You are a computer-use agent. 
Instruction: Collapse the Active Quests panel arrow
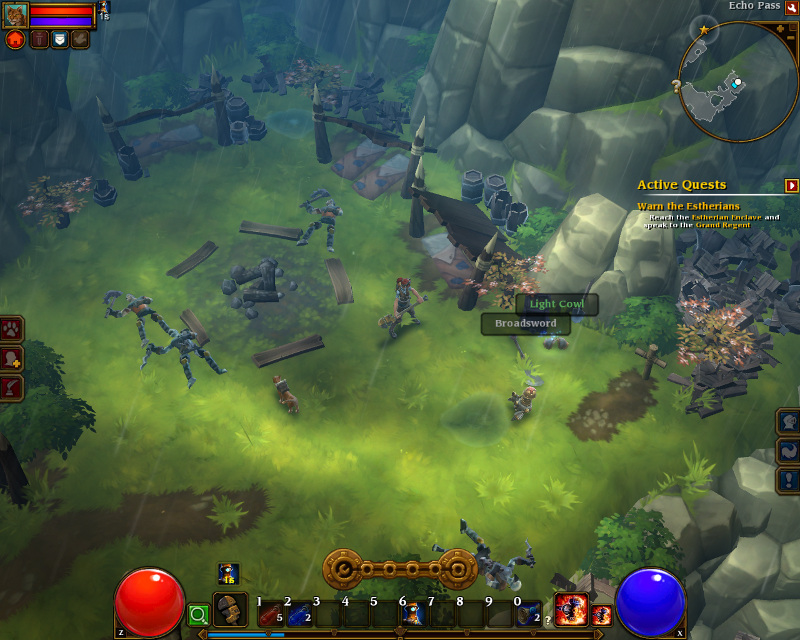[x=792, y=185]
